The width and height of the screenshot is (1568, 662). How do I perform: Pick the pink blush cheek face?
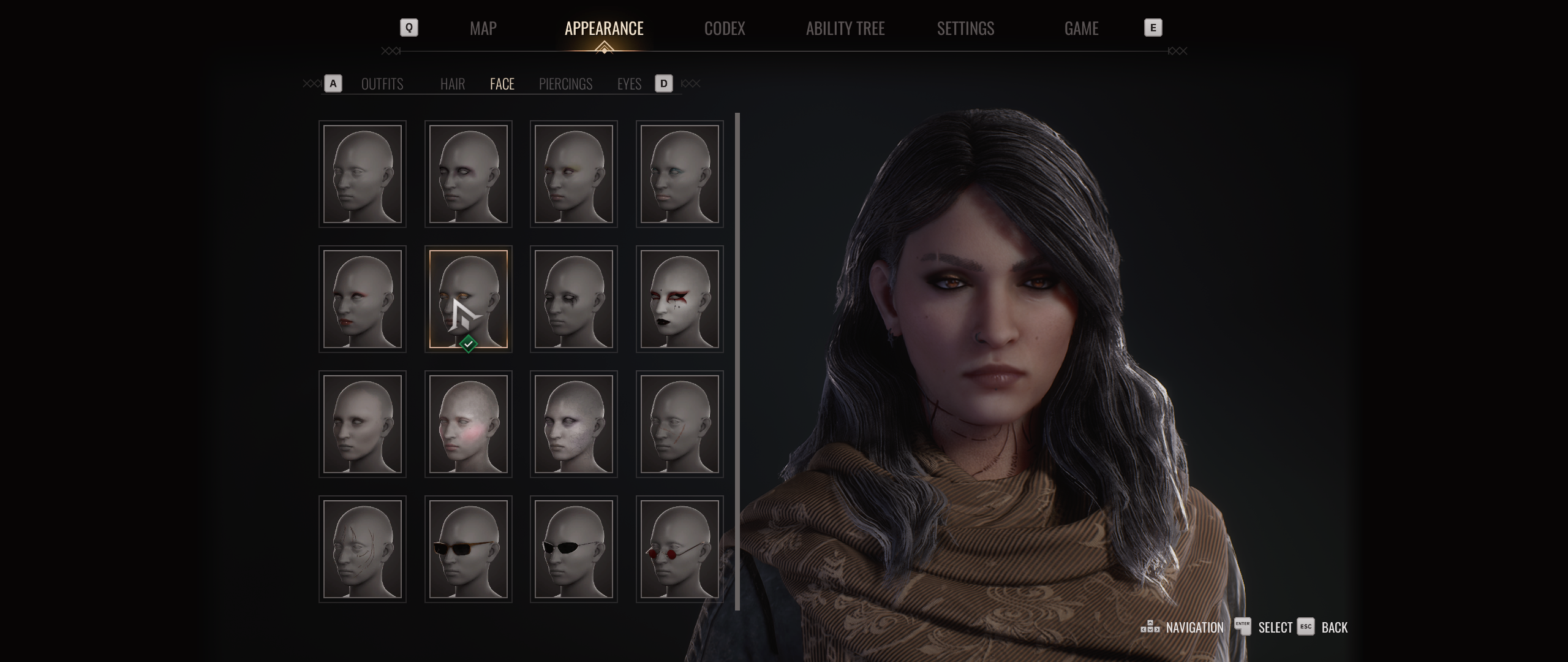coord(468,424)
